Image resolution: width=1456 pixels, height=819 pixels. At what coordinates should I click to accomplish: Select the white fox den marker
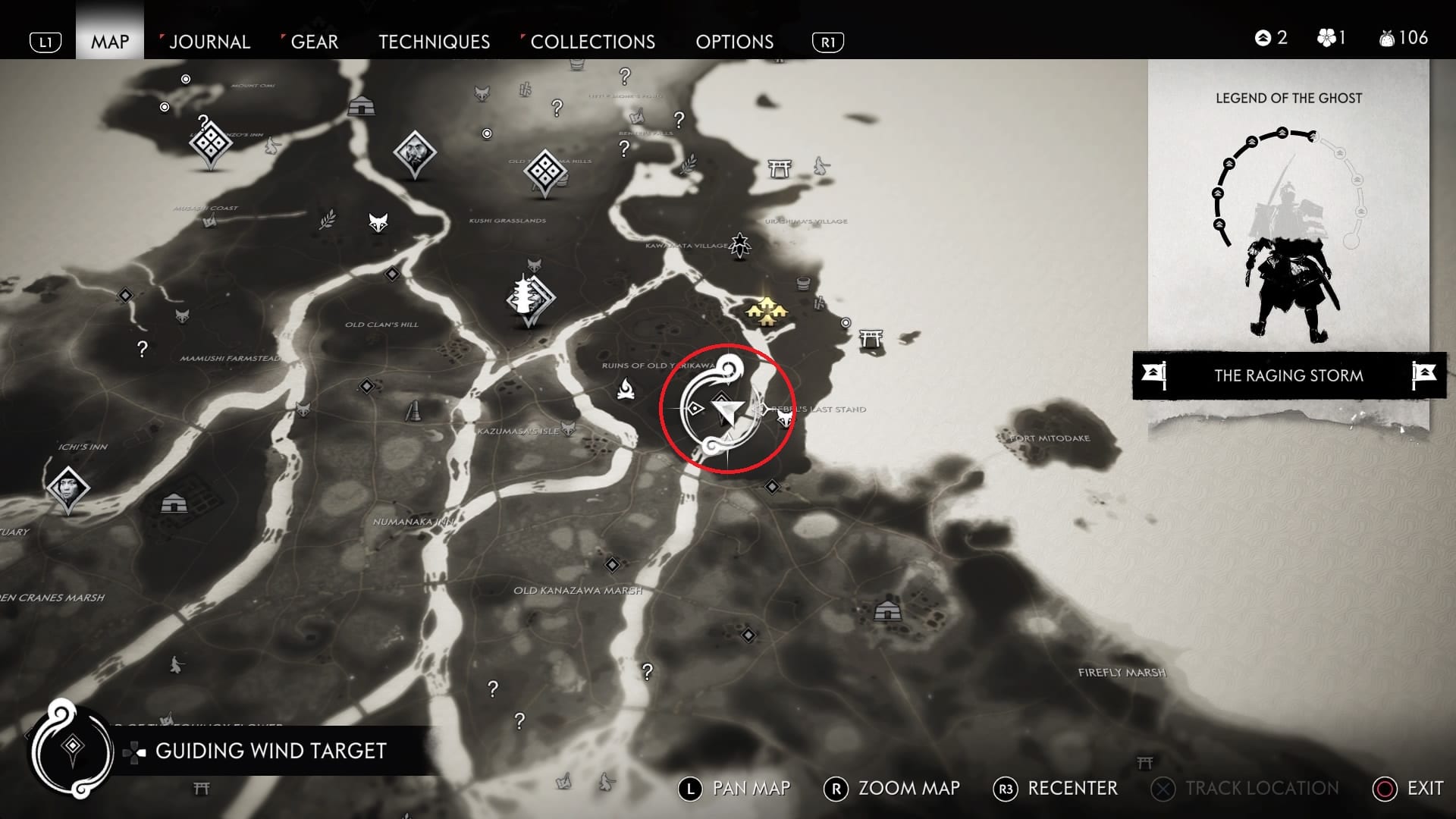378,223
